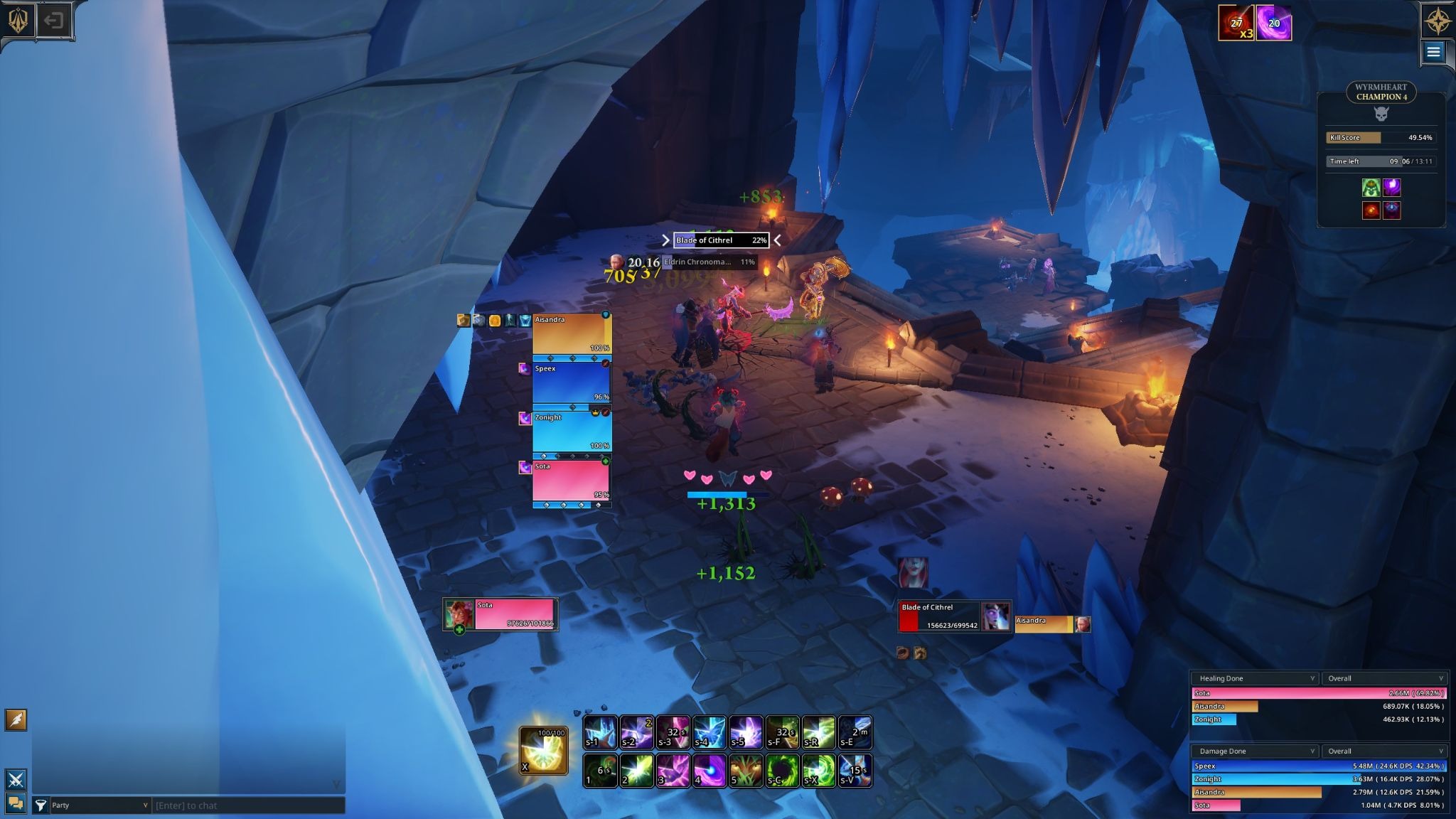Viewport: 1456px width, 819px height.
Task: Click the Blade of Cithrel target frame
Action: [x=939, y=616]
